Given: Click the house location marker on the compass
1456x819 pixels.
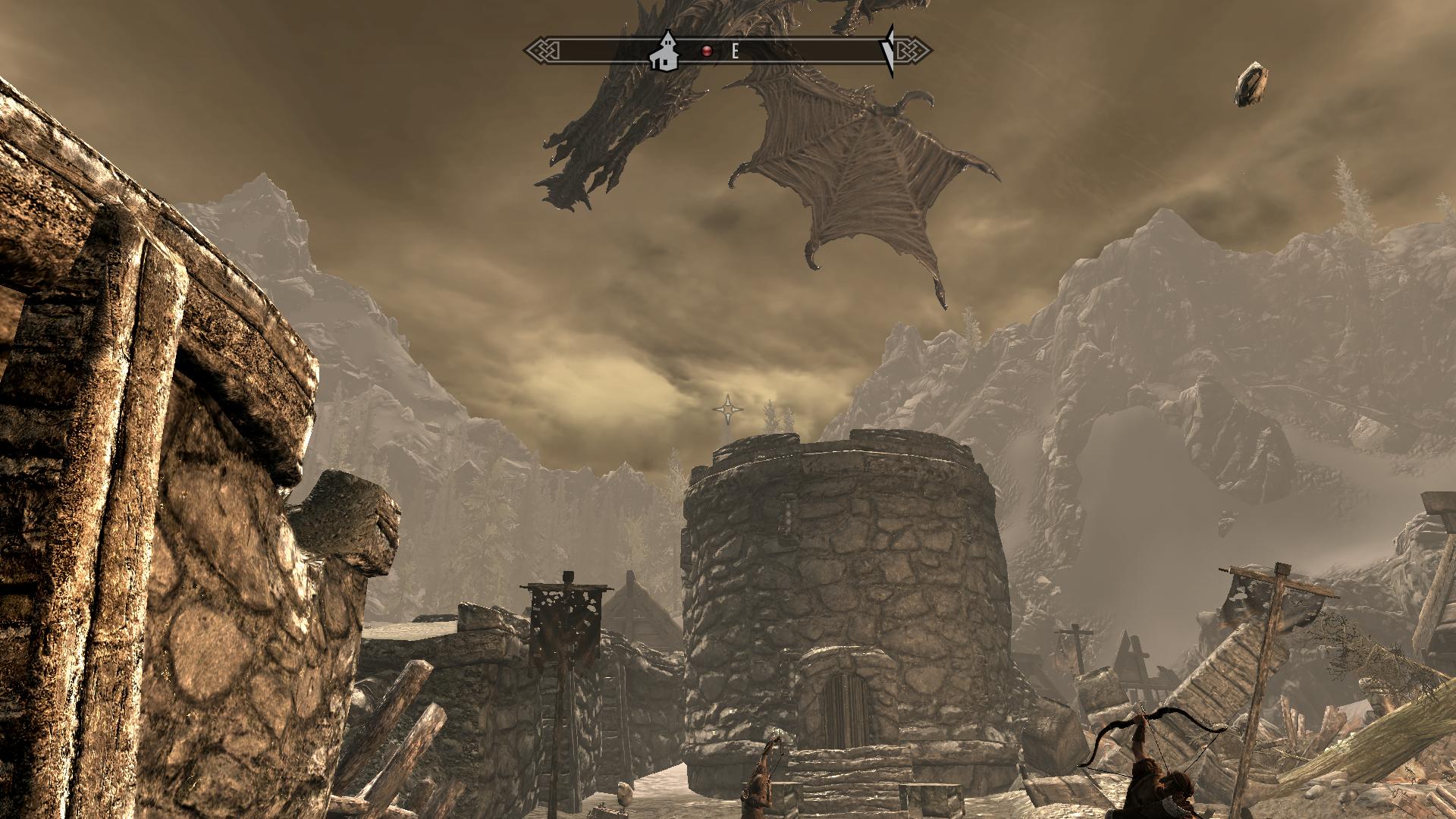Looking at the screenshot, I should point(665,52).
